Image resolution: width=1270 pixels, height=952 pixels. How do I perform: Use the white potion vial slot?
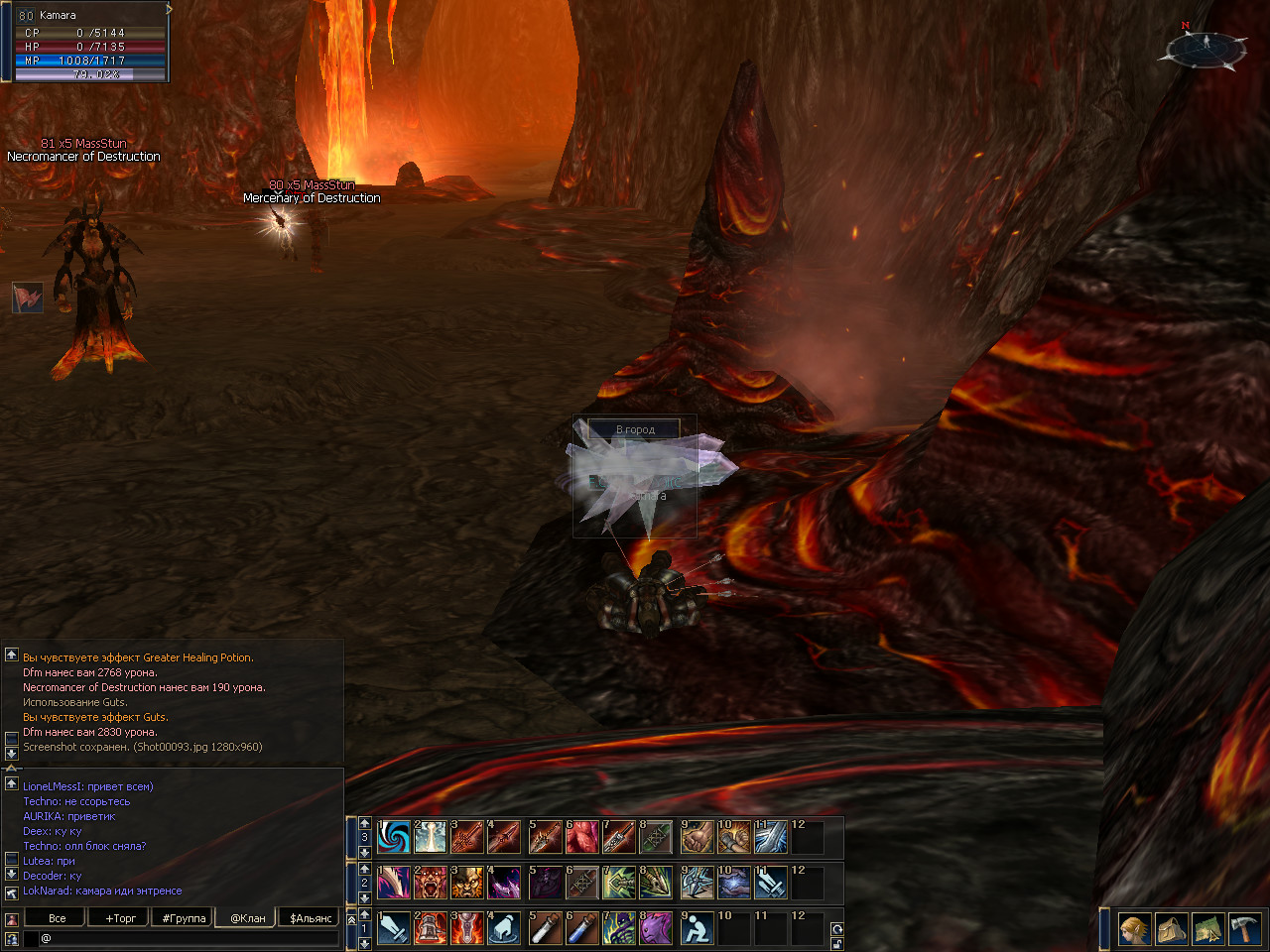(545, 928)
